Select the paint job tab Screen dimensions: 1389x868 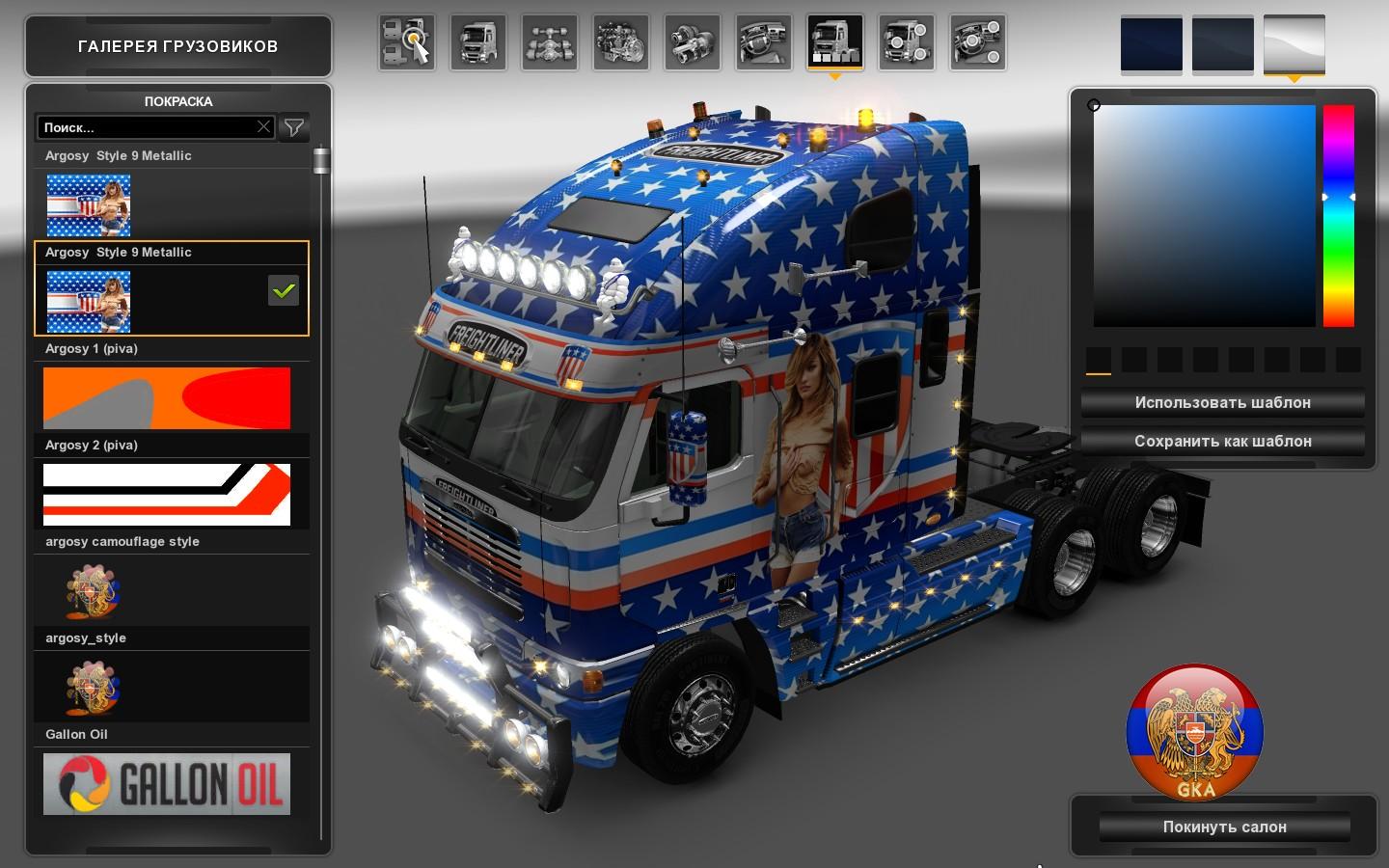click(834, 42)
